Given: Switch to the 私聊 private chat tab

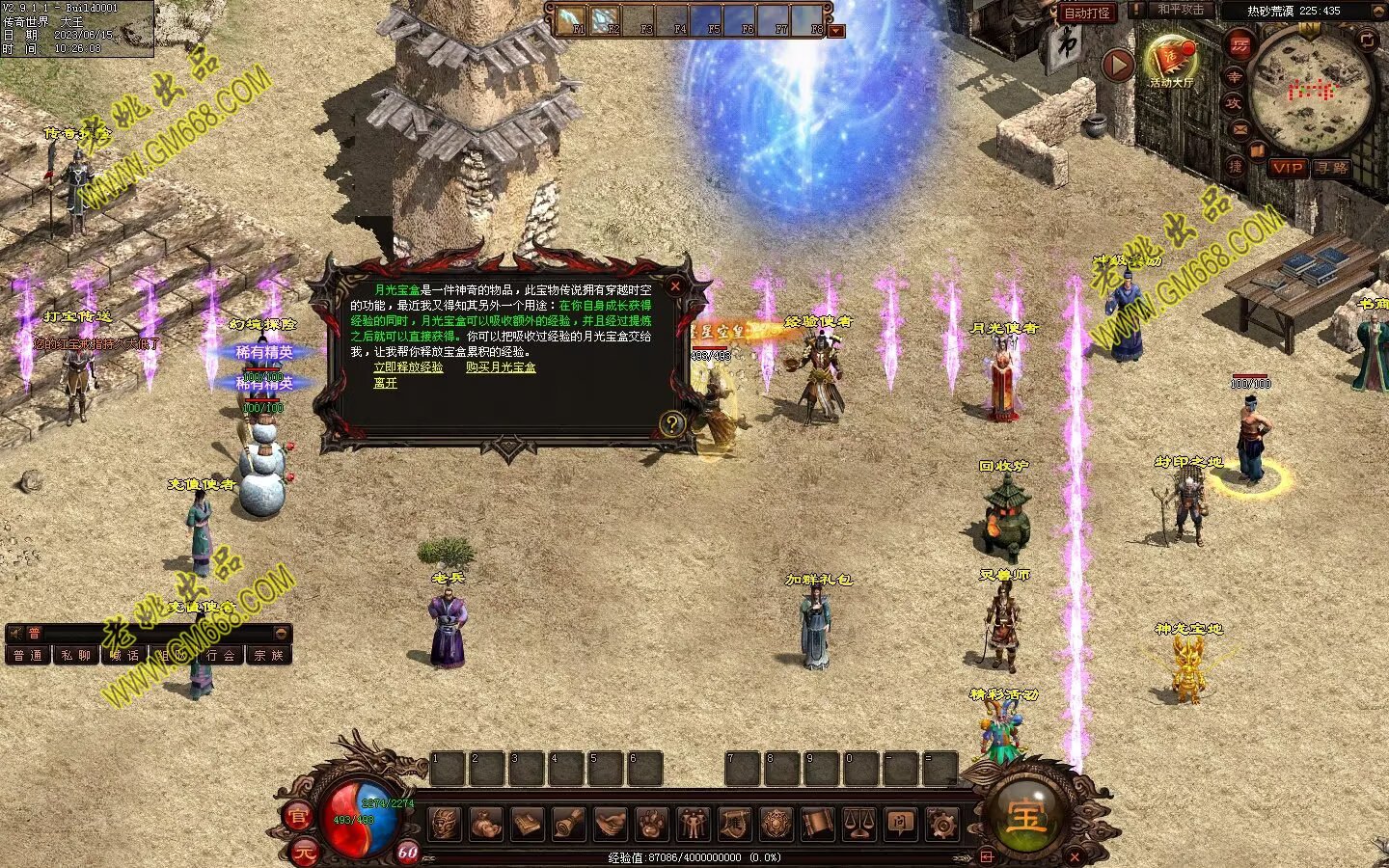Looking at the screenshot, I should tap(75, 656).
